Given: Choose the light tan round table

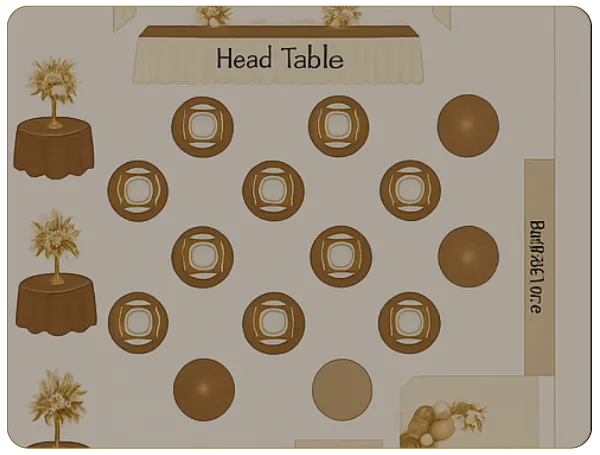Looking at the screenshot, I should tap(342, 389).
